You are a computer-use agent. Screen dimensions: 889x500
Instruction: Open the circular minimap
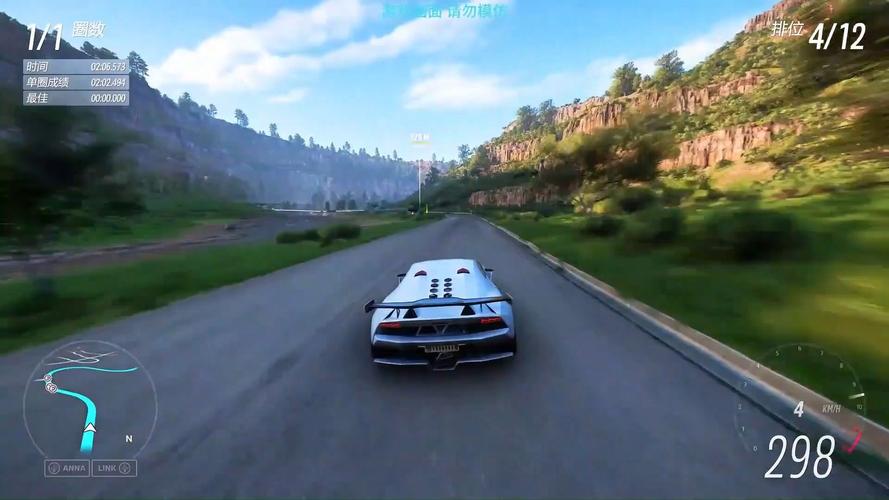90,399
